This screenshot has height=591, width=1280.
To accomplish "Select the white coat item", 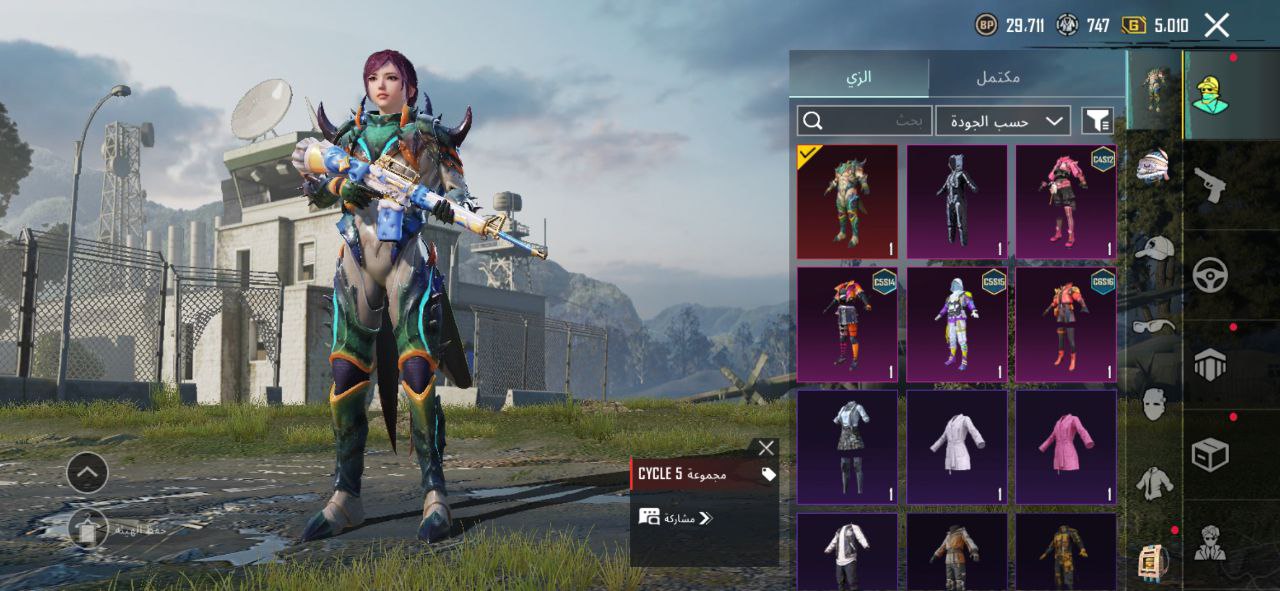I will 957,446.
